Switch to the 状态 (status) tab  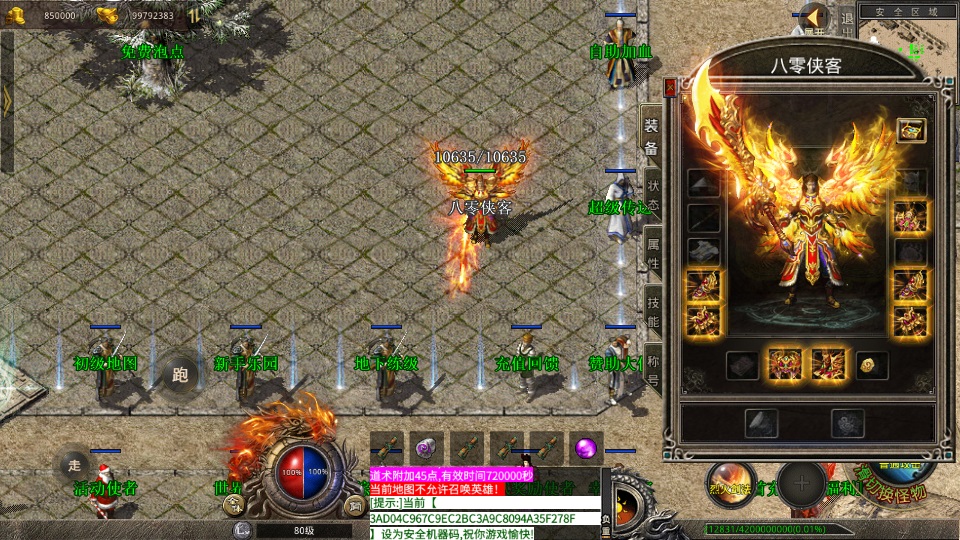(653, 192)
